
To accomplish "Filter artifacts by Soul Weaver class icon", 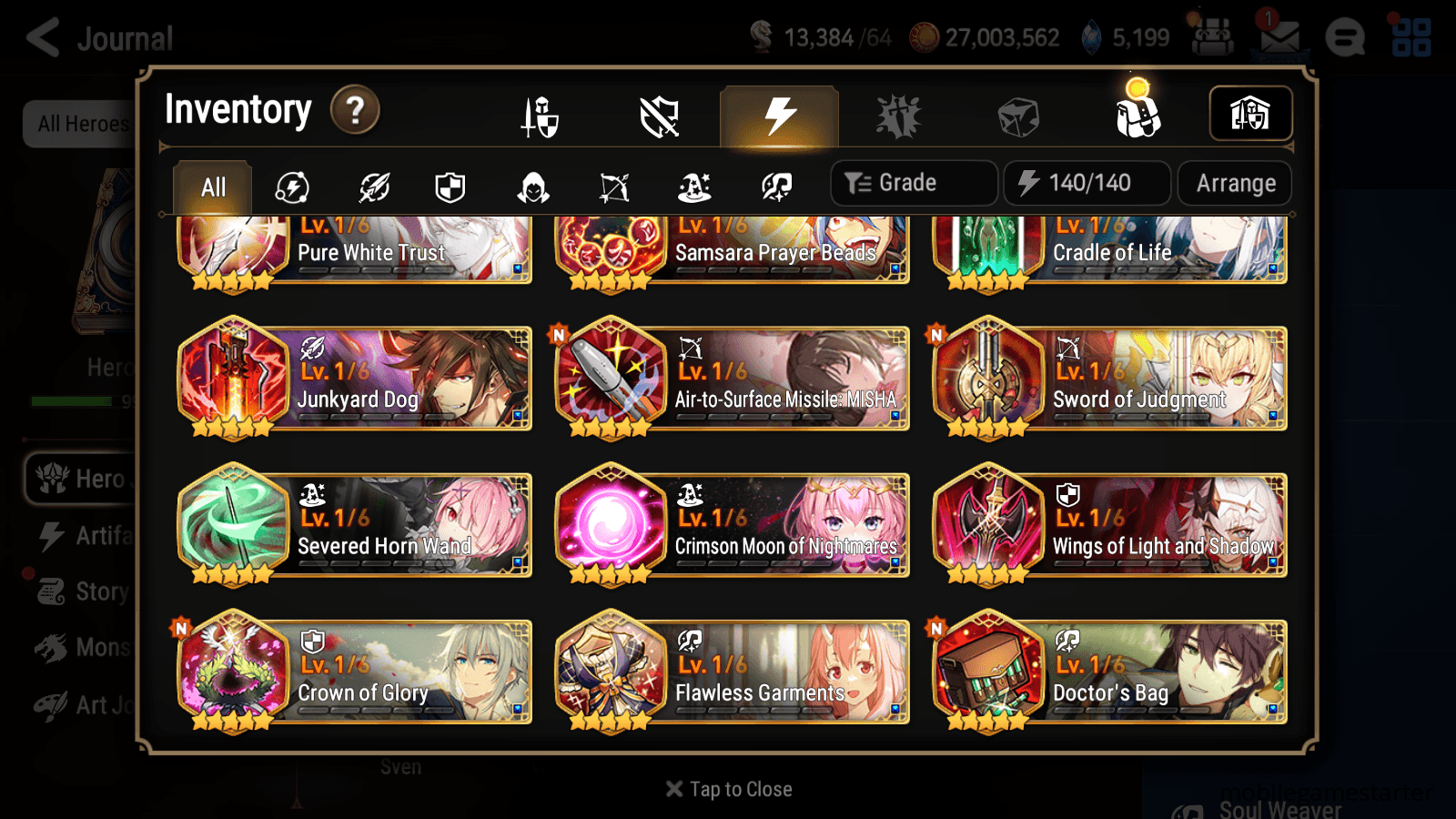I will 775,187.
